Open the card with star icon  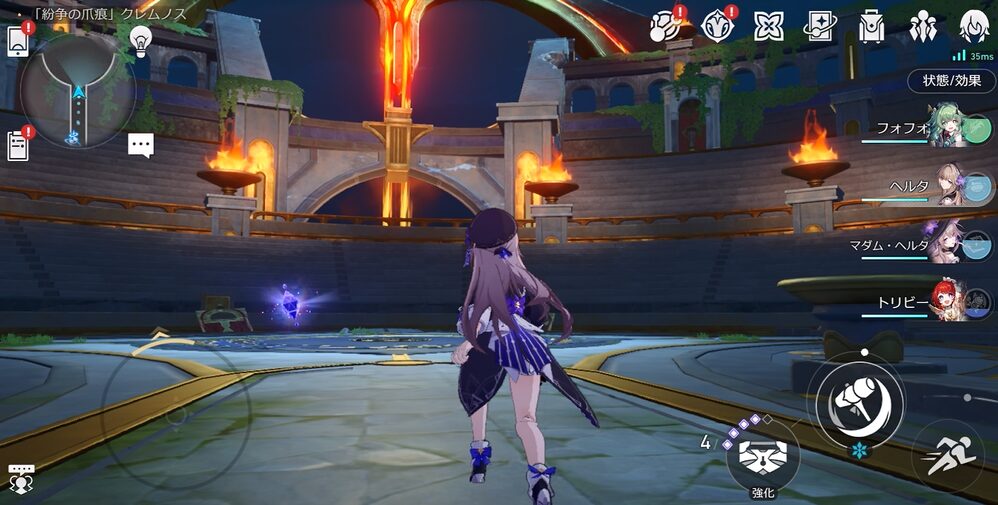click(820, 26)
